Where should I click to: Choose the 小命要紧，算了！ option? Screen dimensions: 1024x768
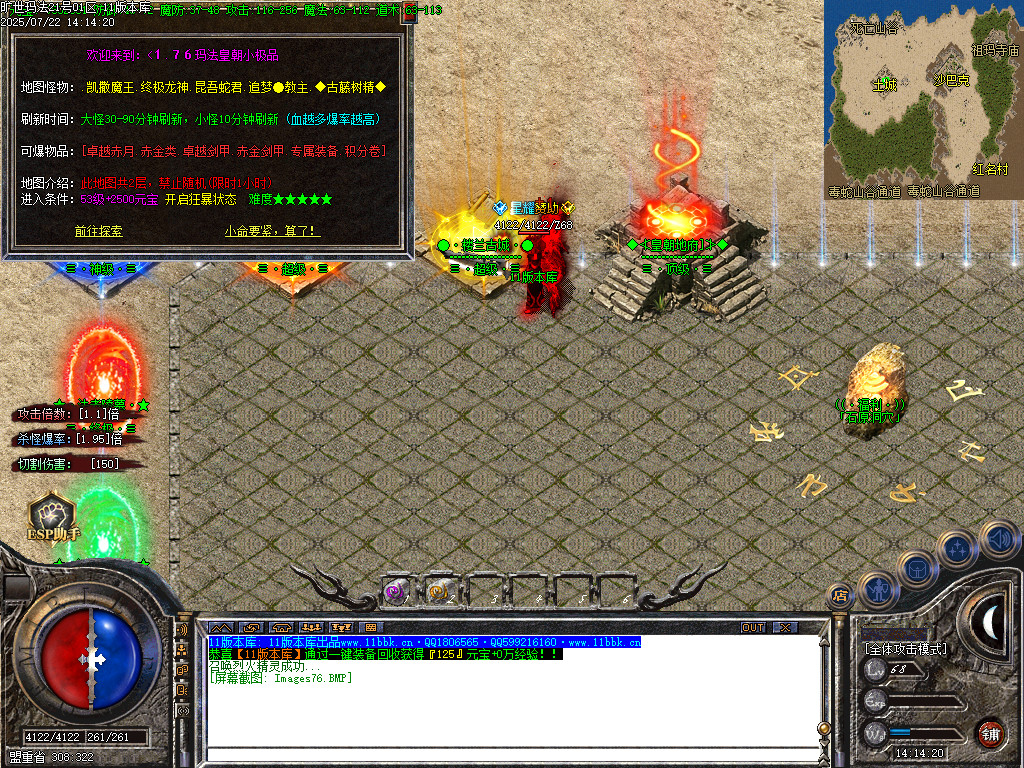click(x=272, y=231)
